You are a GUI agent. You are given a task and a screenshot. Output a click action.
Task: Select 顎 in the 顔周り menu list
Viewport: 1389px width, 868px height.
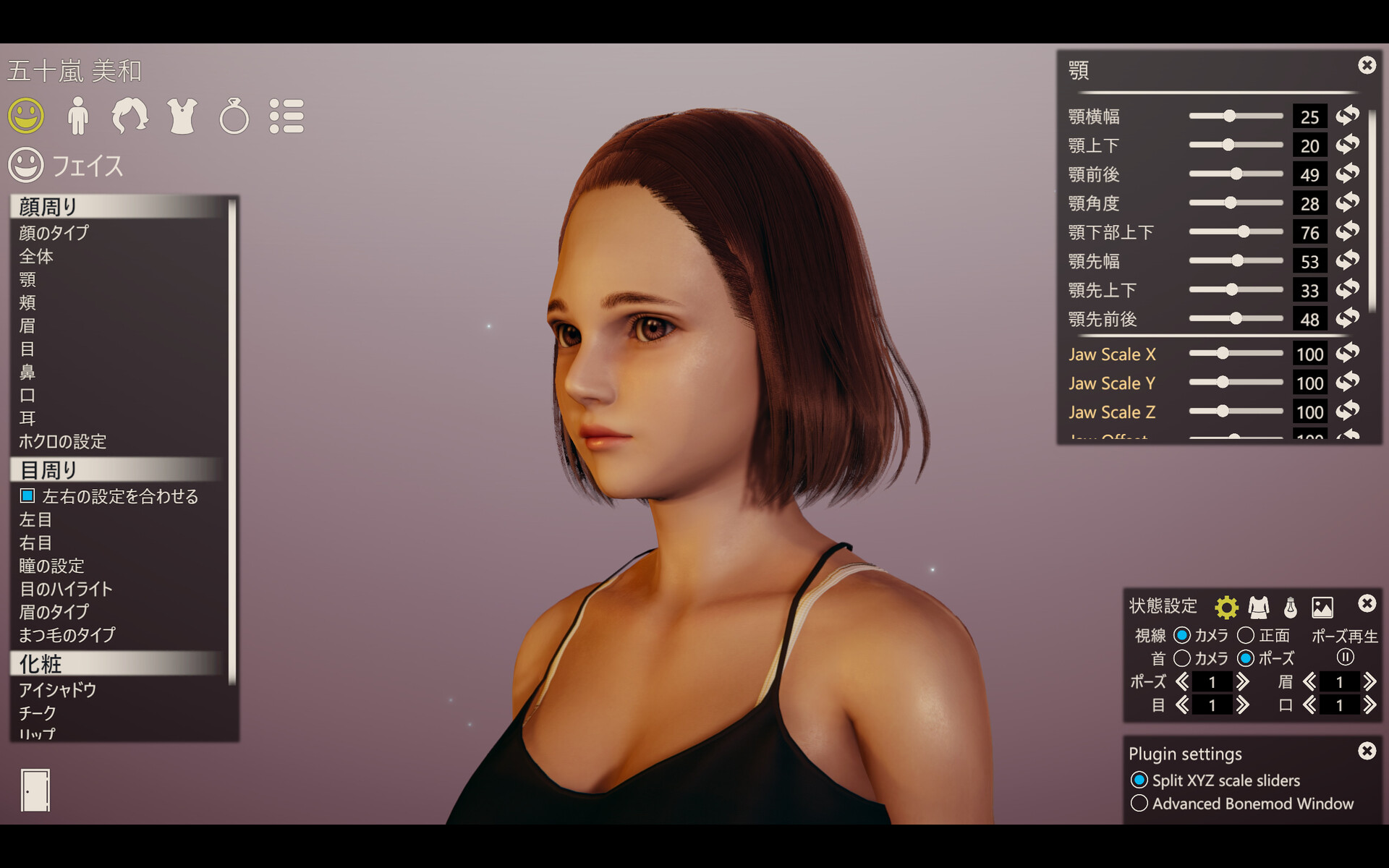28,281
